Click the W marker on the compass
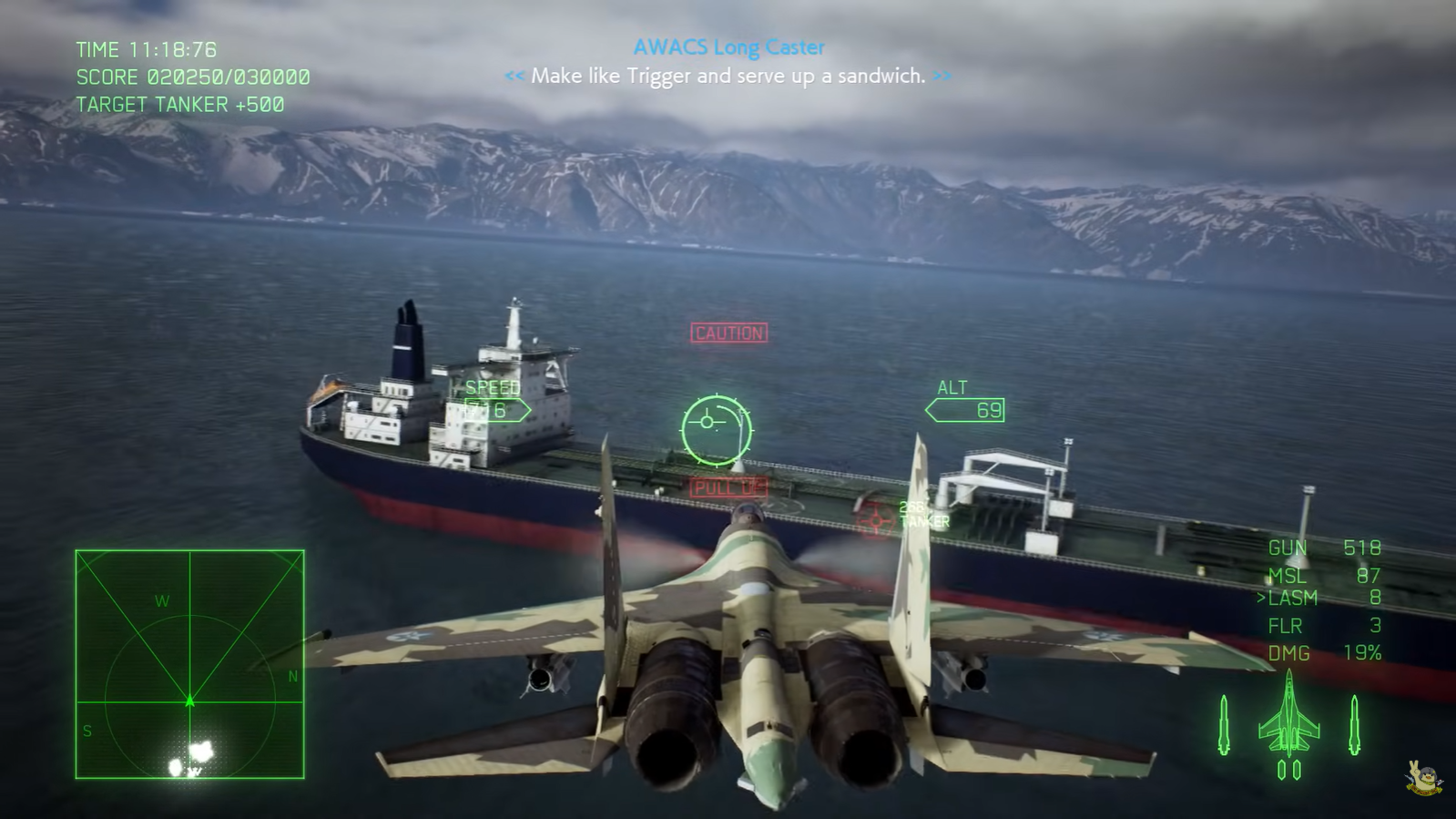Viewport: 1456px width, 819px height. pos(162,599)
